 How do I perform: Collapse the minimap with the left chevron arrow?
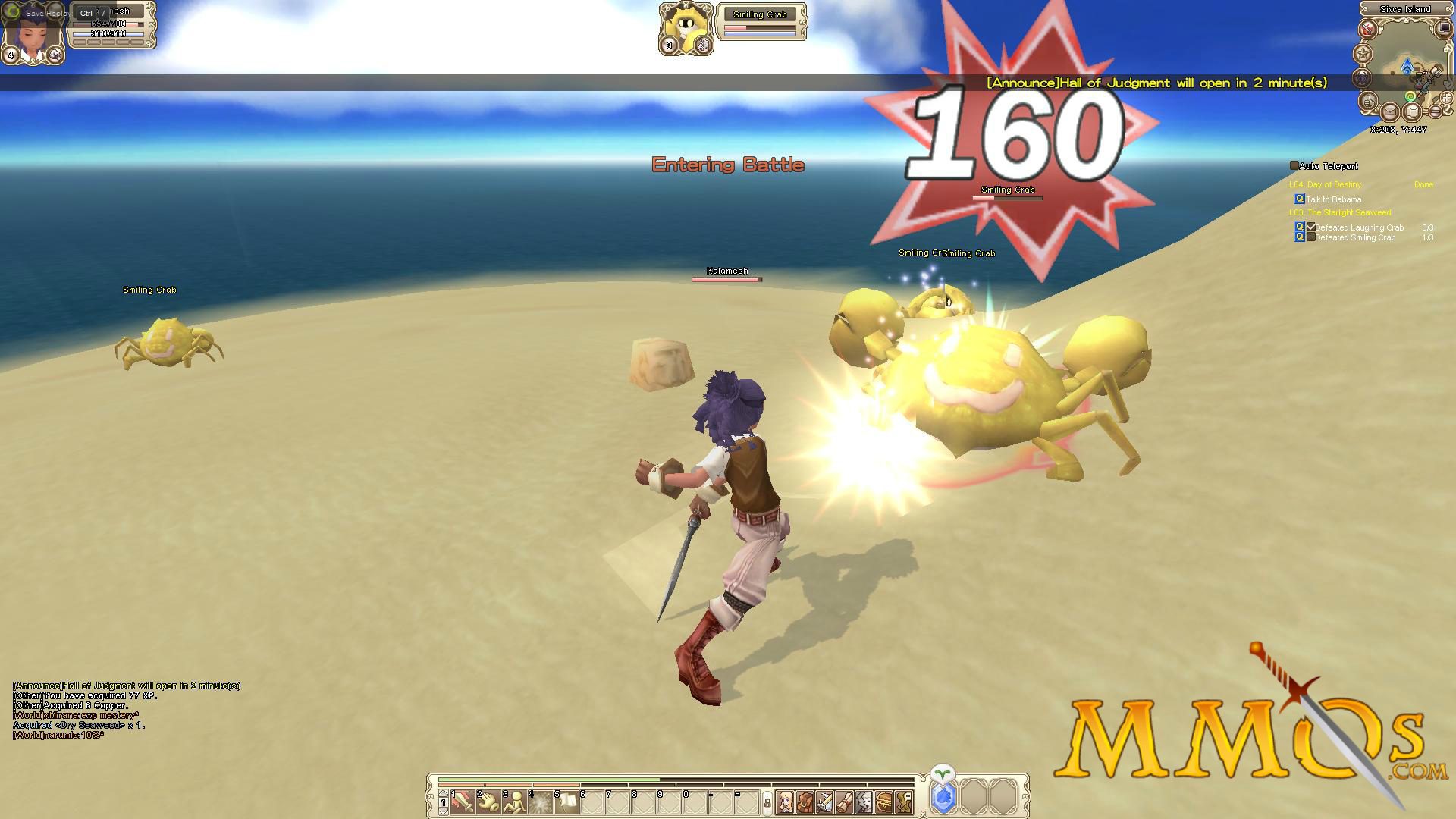click(x=1363, y=8)
